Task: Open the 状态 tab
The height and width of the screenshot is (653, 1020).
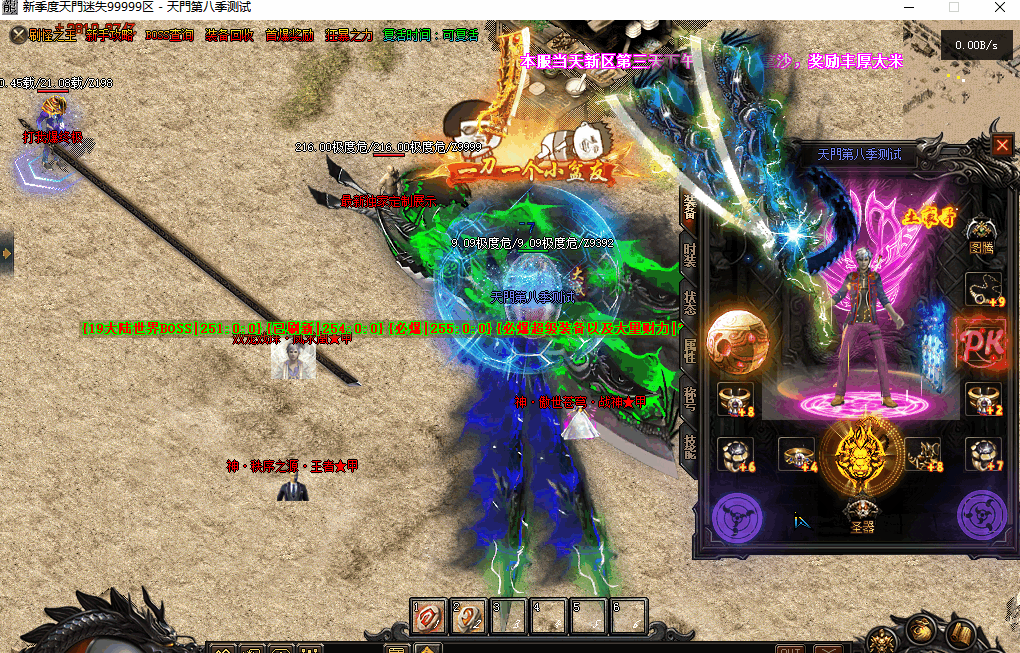Action: pos(690,301)
